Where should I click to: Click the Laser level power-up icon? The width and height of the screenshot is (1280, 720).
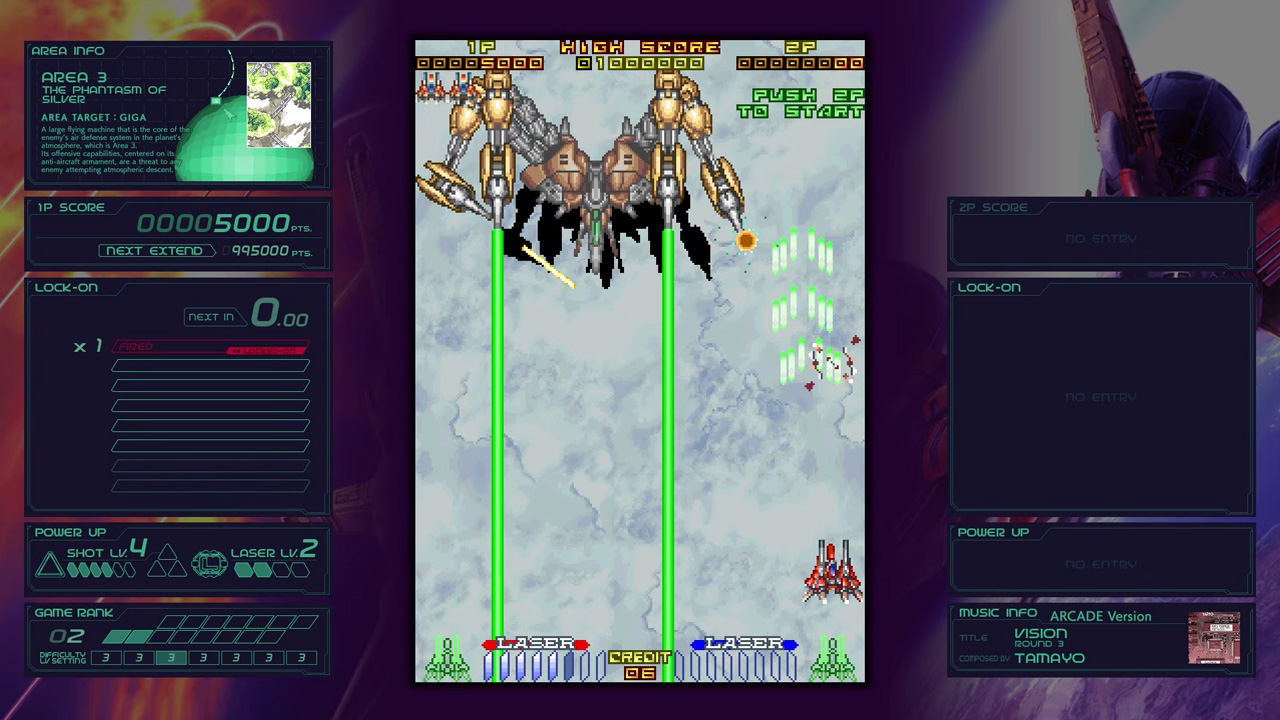click(x=209, y=564)
